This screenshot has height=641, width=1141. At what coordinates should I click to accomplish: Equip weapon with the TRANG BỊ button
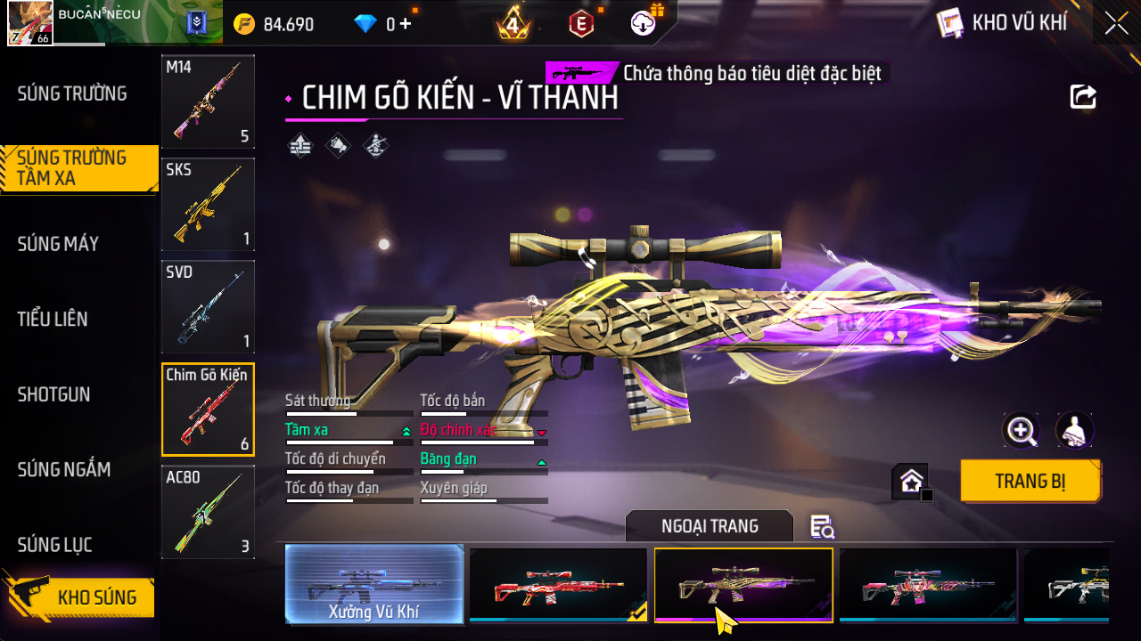pyautogui.click(x=1030, y=481)
